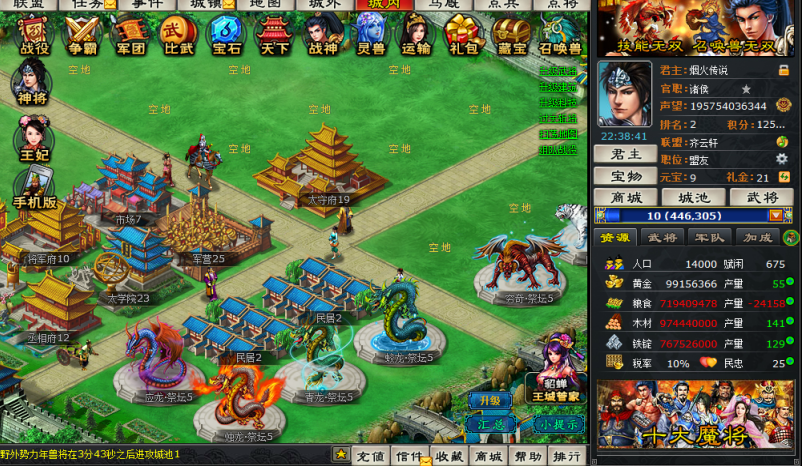Image resolution: width=802 pixels, height=466 pixels.
Task: Open the 排行 rankings button
Action: coord(566,456)
